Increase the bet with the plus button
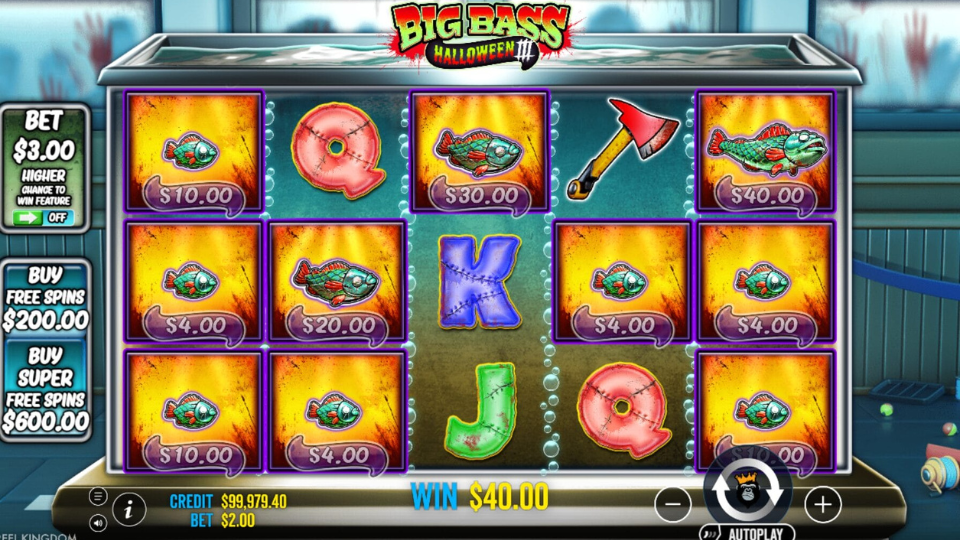The width and height of the screenshot is (960, 540). coord(822,505)
